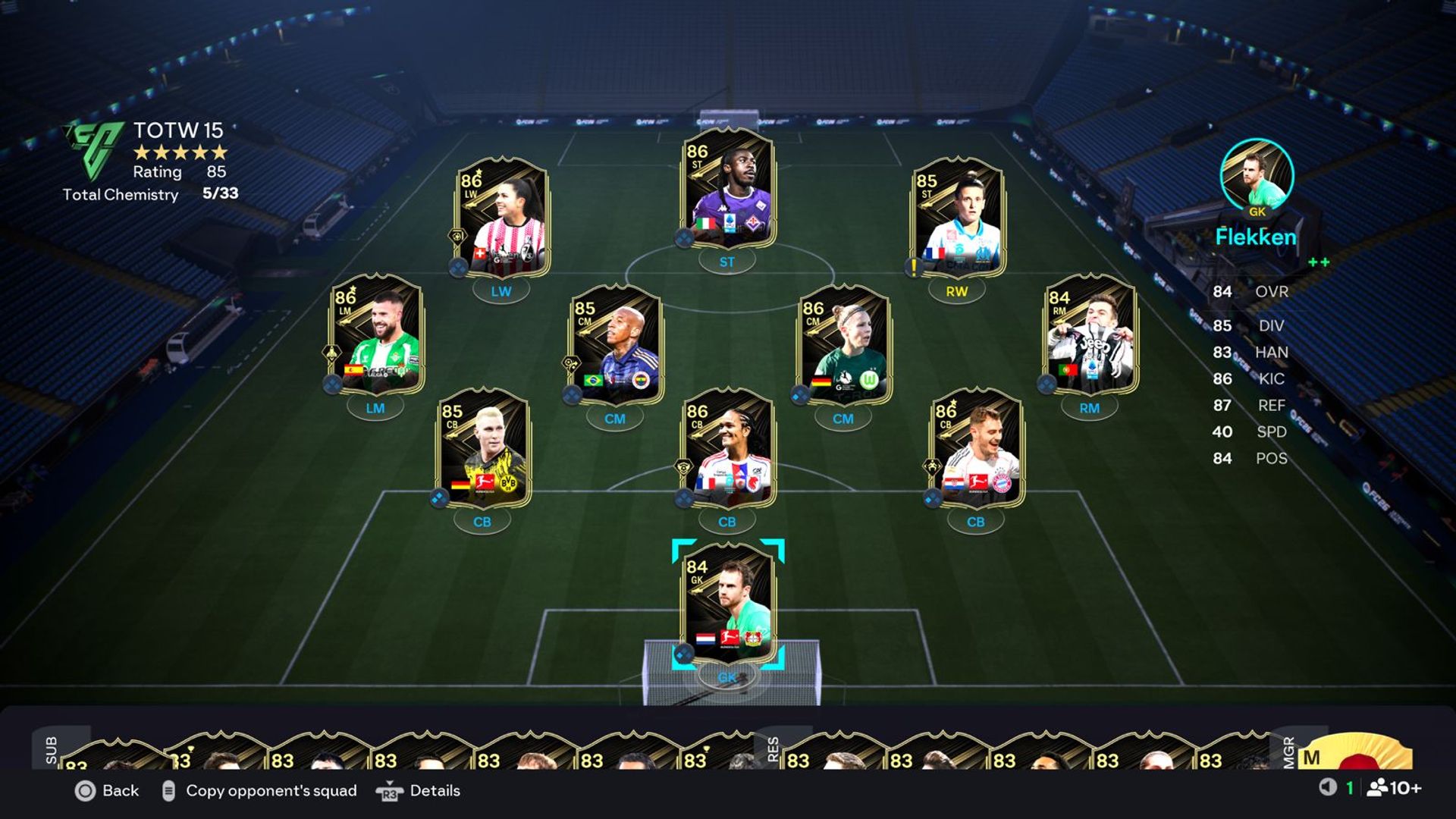The height and width of the screenshot is (819, 1456).
Task: Select the 85 CM Fenerbahce Brazilian card
Action: click(x=615, y=345)
